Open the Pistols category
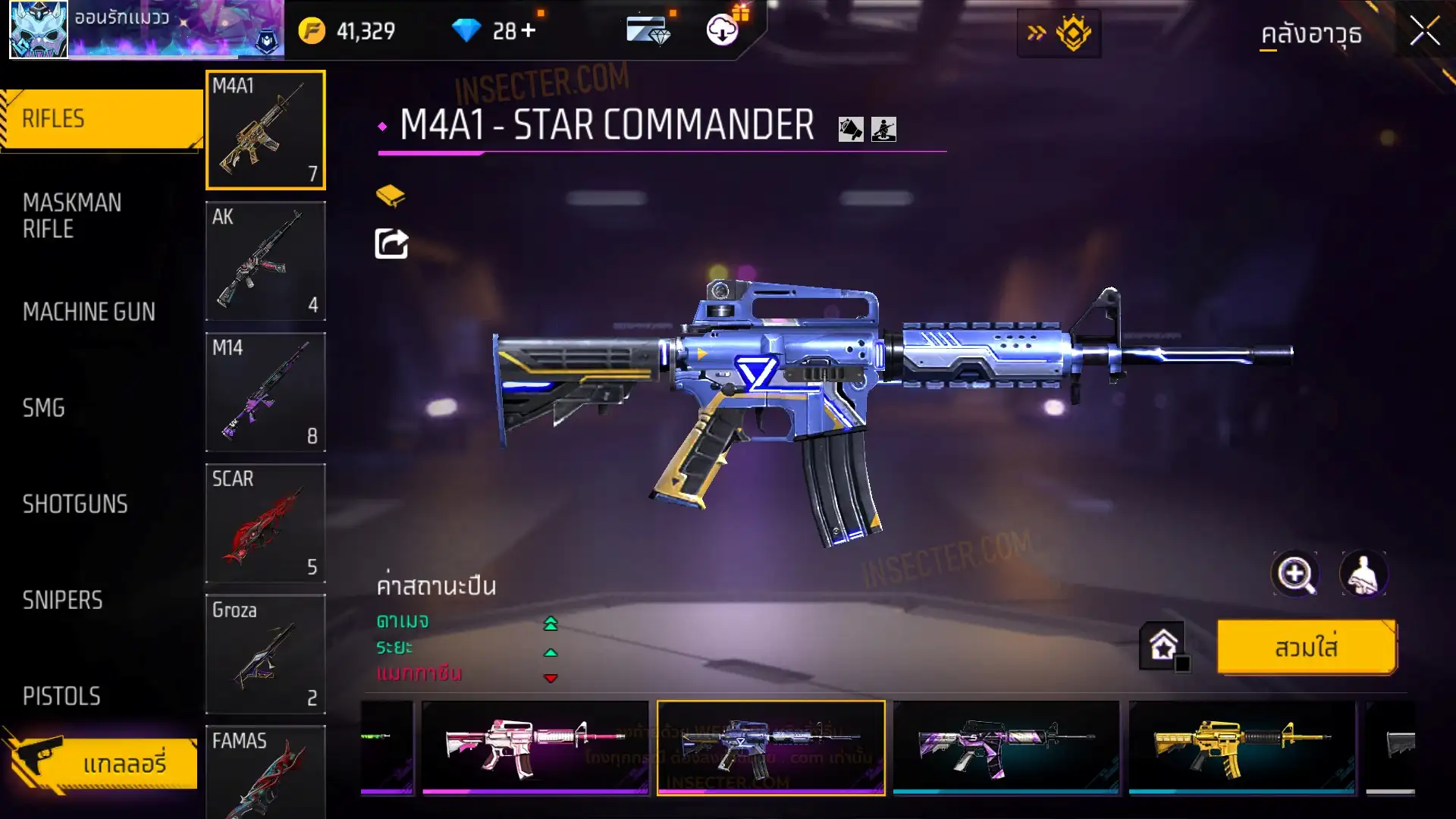Screen dimensions: 1456x819 [61, 696]
